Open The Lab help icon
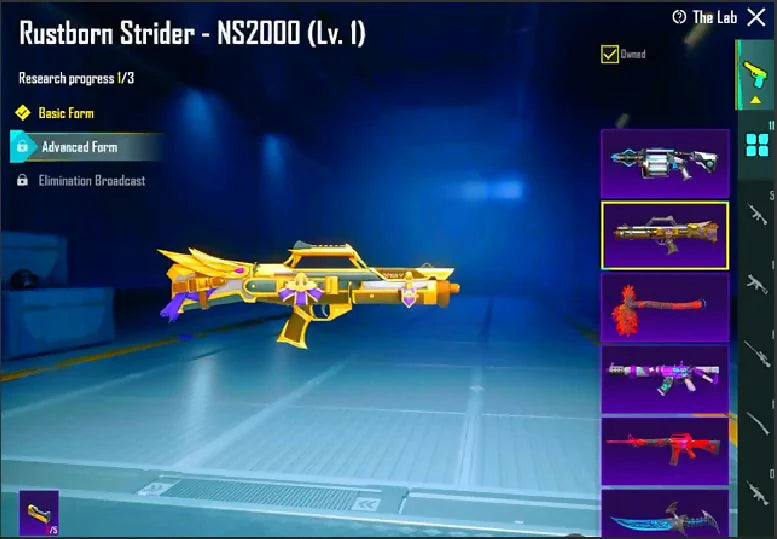Viewport: 777px width, 539px height. 679,17
